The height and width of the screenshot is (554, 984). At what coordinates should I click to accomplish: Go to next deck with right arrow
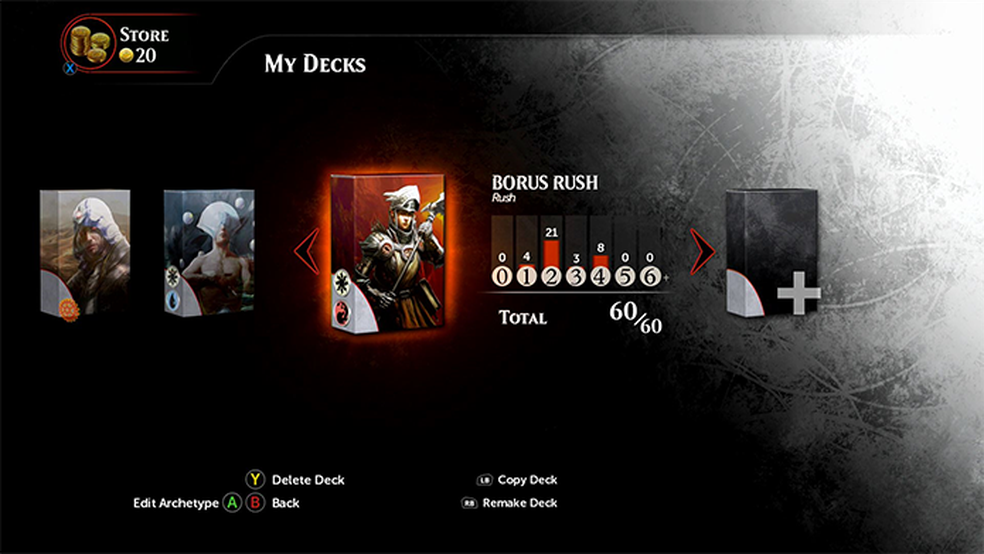[703, 251]
